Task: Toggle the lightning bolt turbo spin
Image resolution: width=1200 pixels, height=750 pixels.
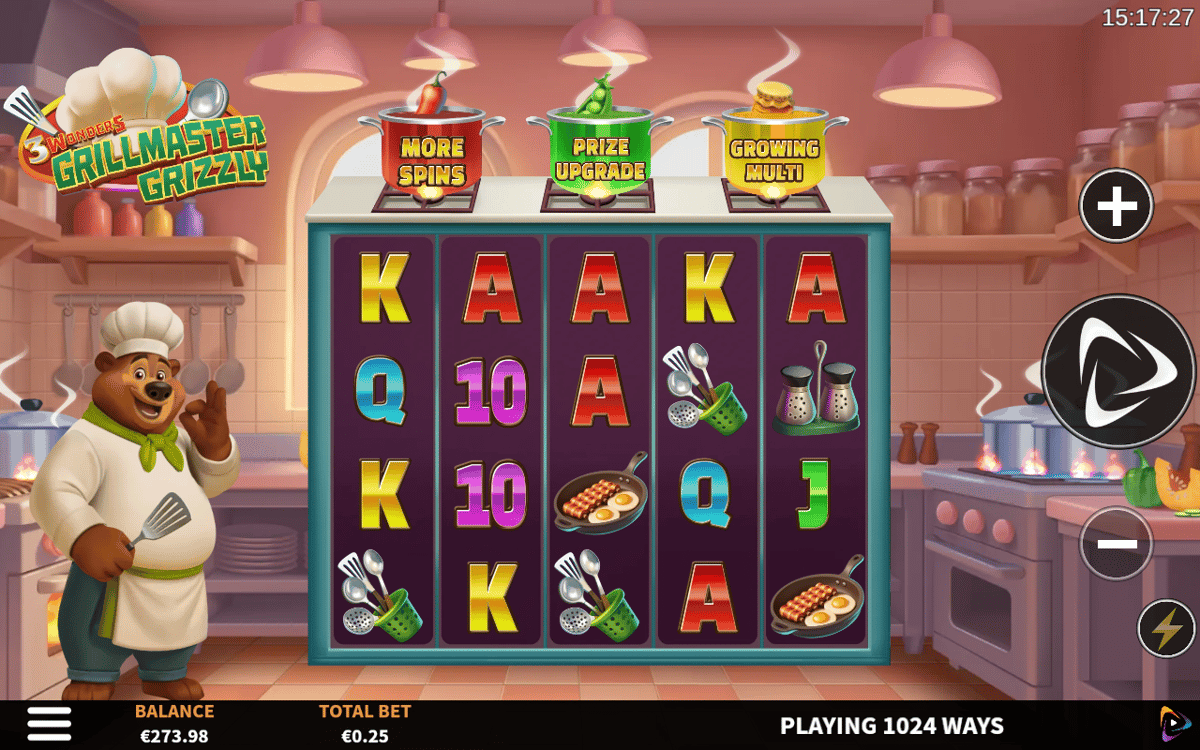Action: click(x=1166, y=629)
